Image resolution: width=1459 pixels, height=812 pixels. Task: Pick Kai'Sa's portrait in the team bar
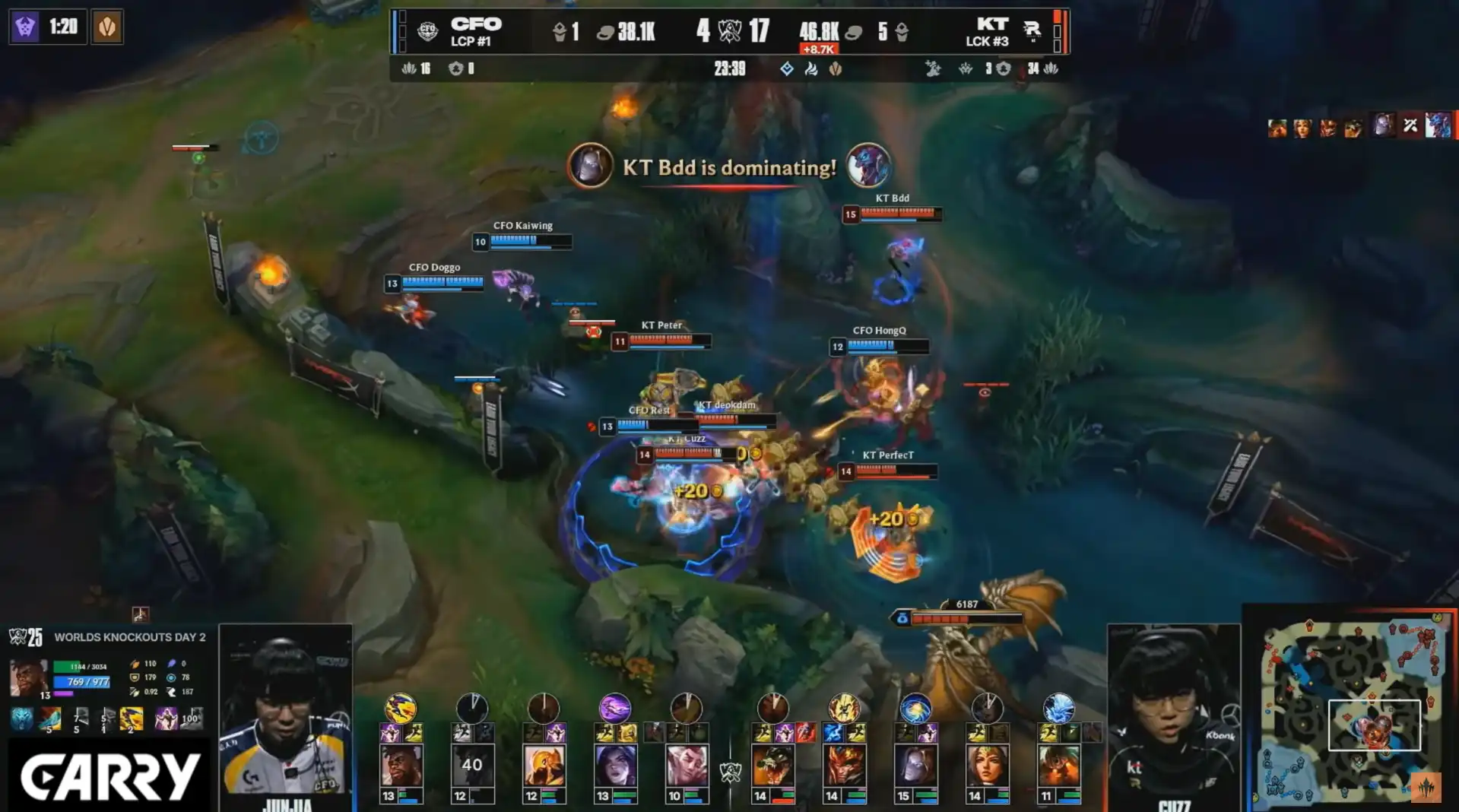[615, 766]
